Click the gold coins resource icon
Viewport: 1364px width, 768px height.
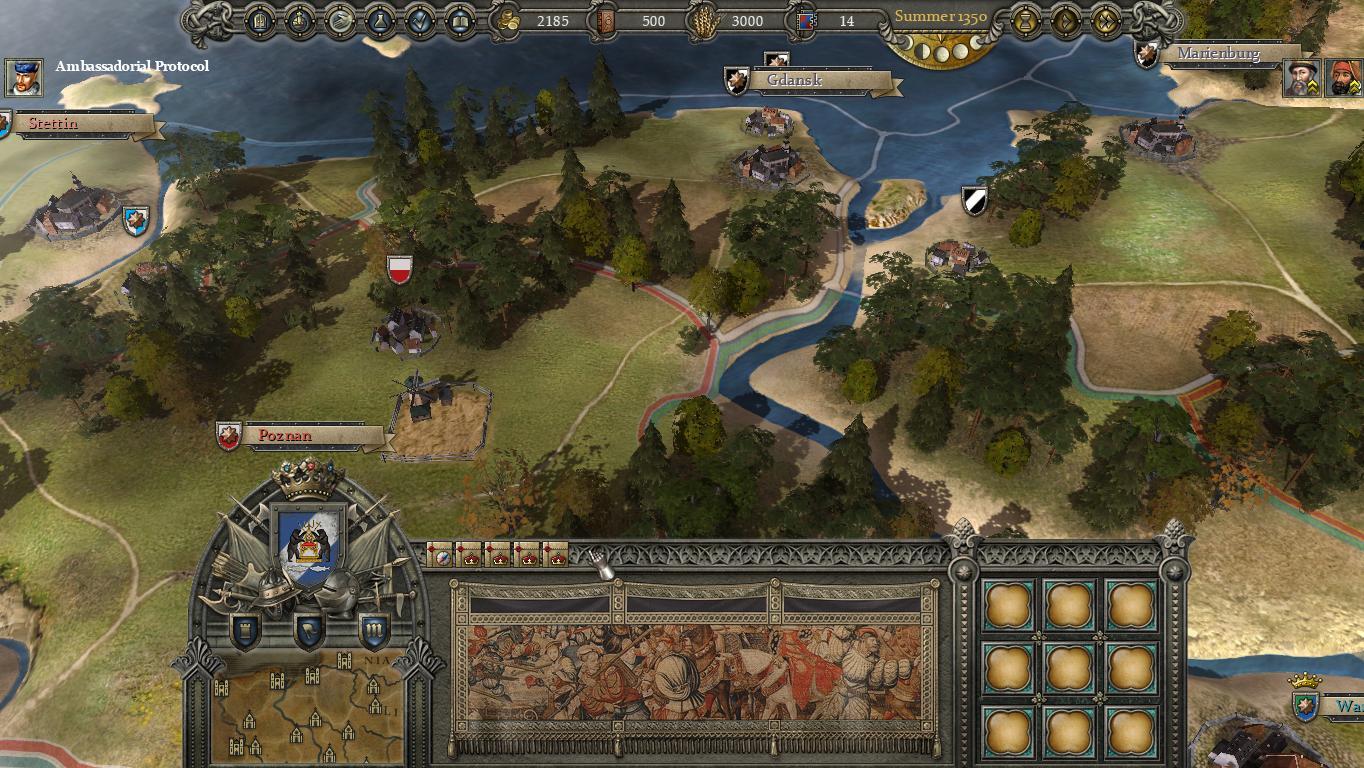tap(510, 19)
